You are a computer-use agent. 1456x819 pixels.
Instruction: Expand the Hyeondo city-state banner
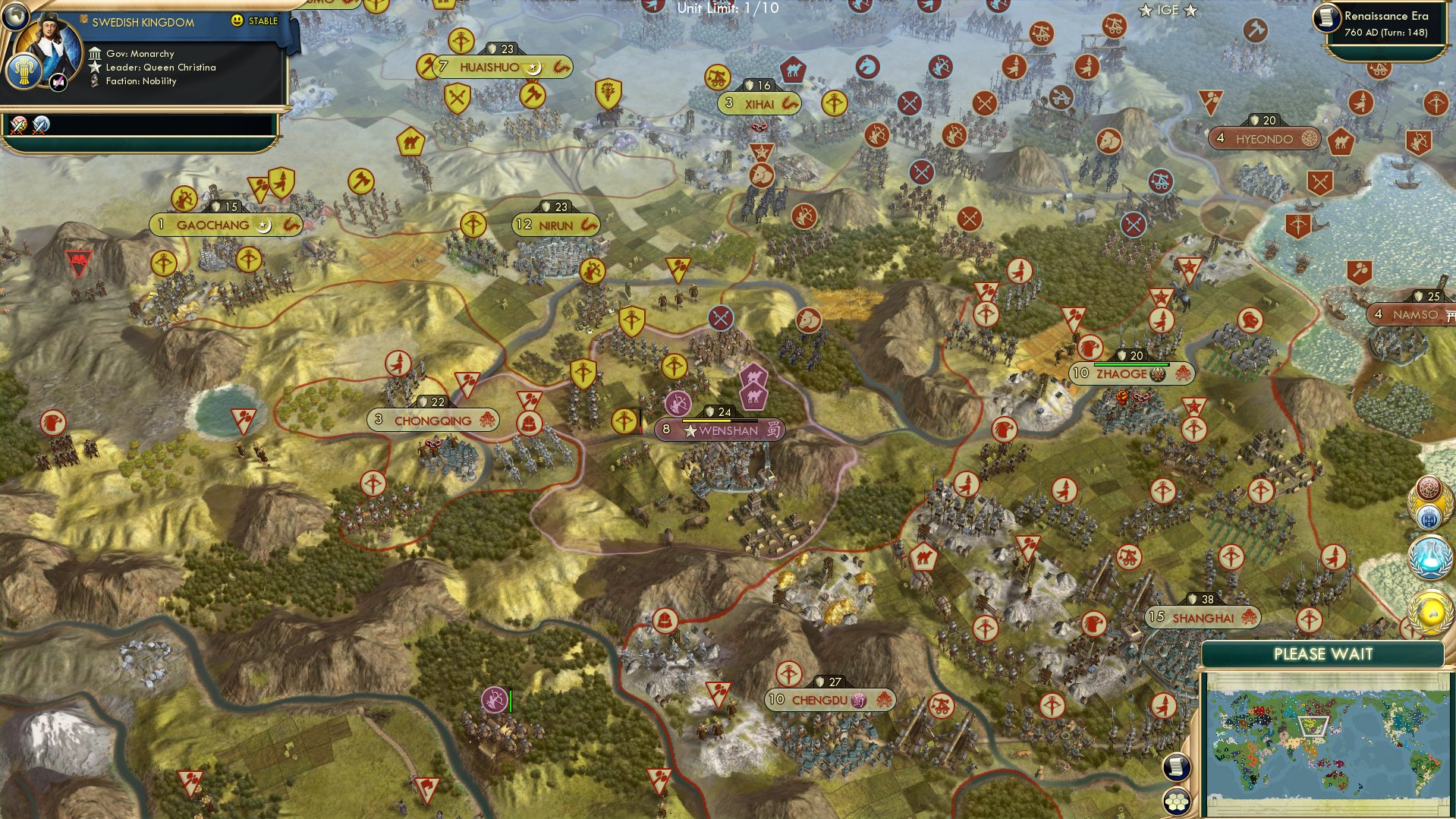pyautogui.click(x=1263, y=139)
